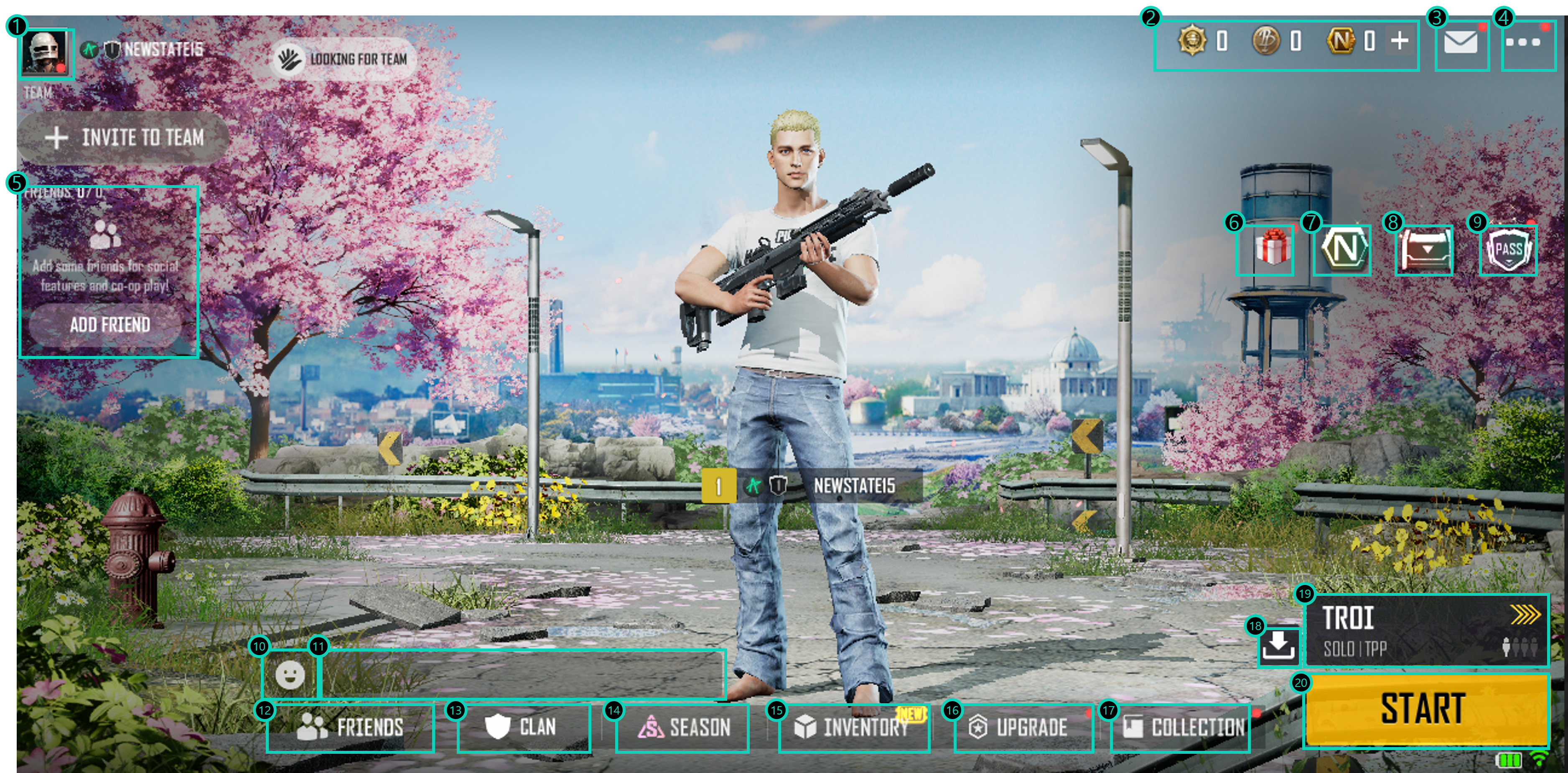The height and width of the screenshot is (773, 1568).
Task: Go to the Season menu
Action: click(682, 727)
